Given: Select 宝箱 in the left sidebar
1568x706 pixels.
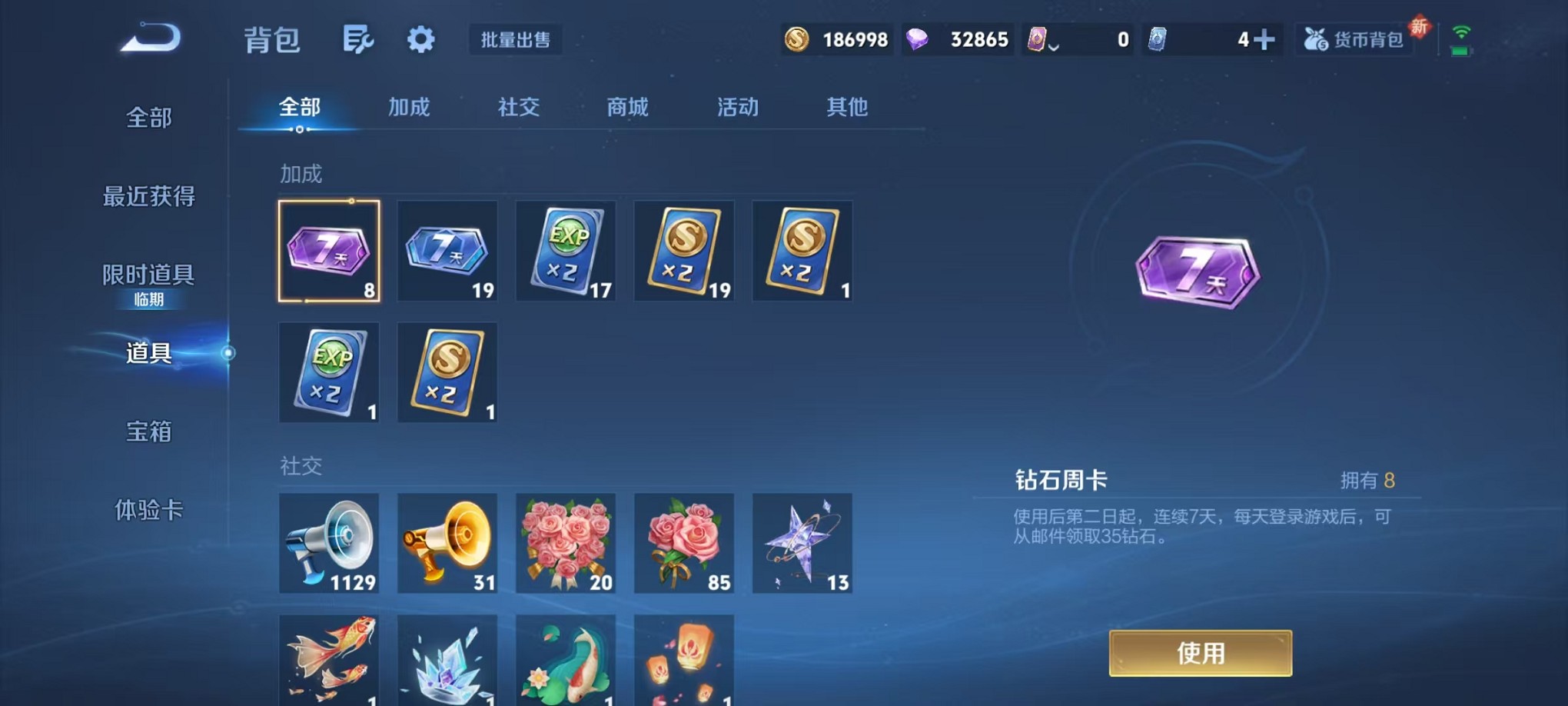Looking at the screenshot, I should tap(148, 432).
